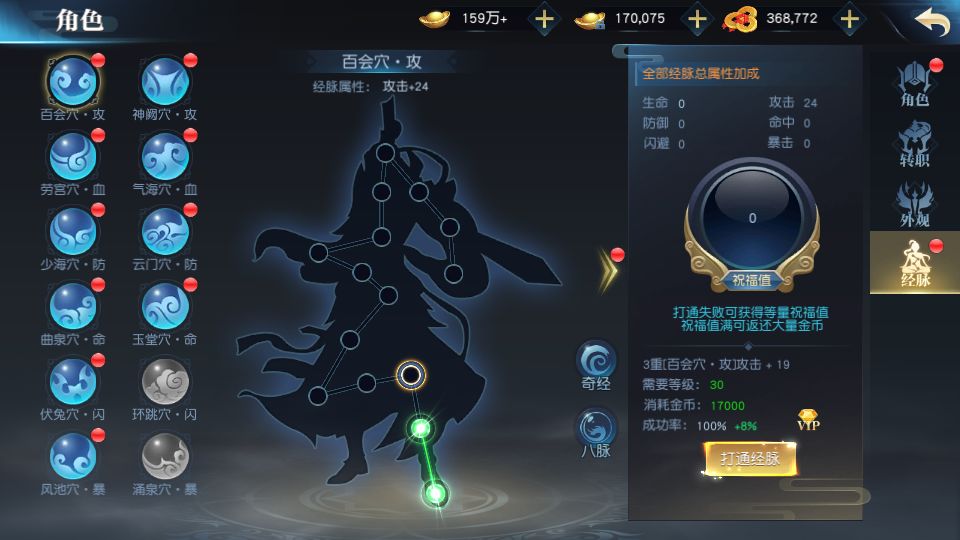Choose the 神阙穴·攻 acupoint icon
This screenshot has width=960, height=540.
[165, 80]
